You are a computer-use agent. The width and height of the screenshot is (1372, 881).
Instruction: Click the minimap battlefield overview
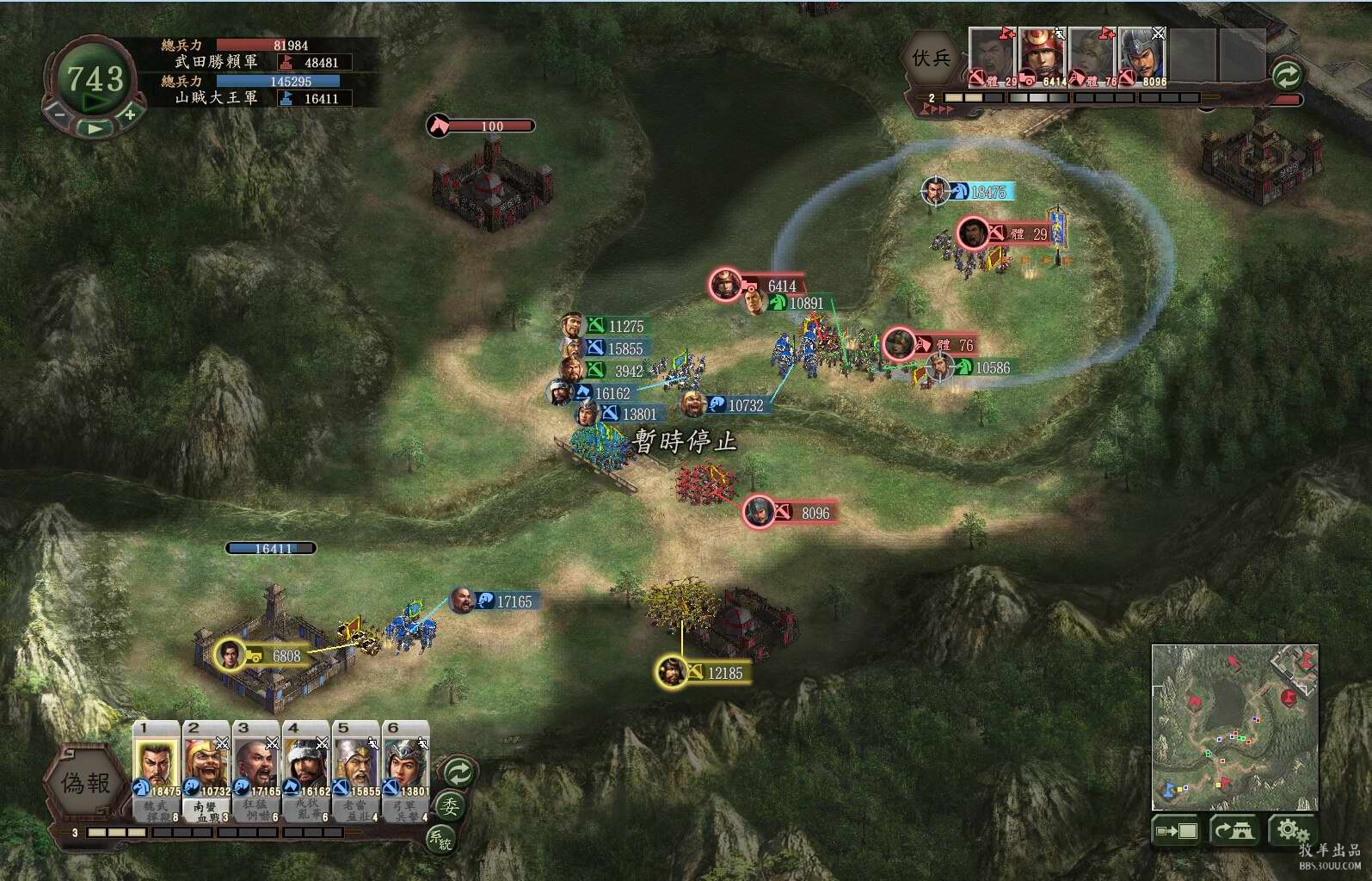(1234, 727)
